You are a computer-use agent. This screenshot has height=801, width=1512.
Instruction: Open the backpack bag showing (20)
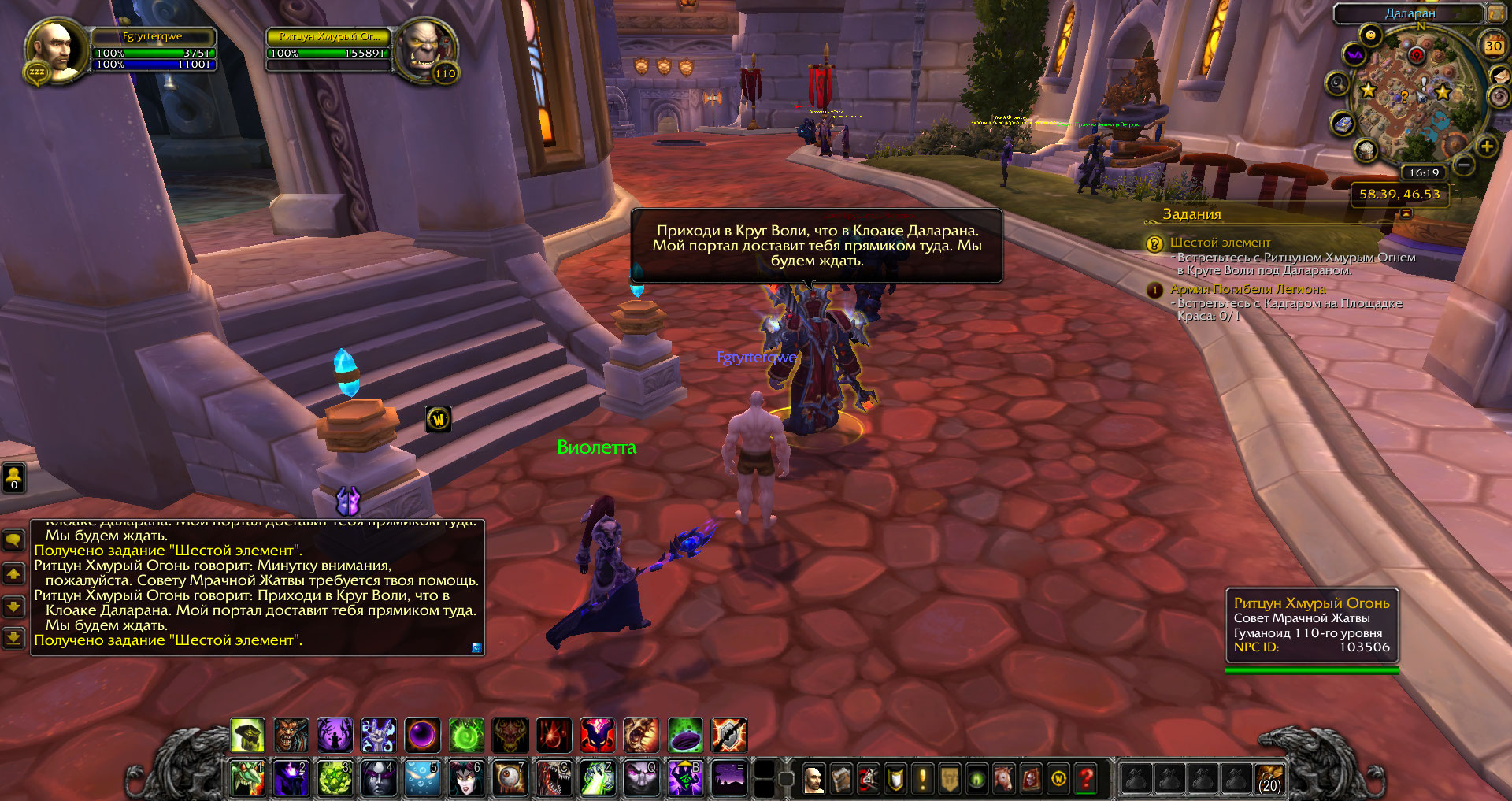point(1269,778)
